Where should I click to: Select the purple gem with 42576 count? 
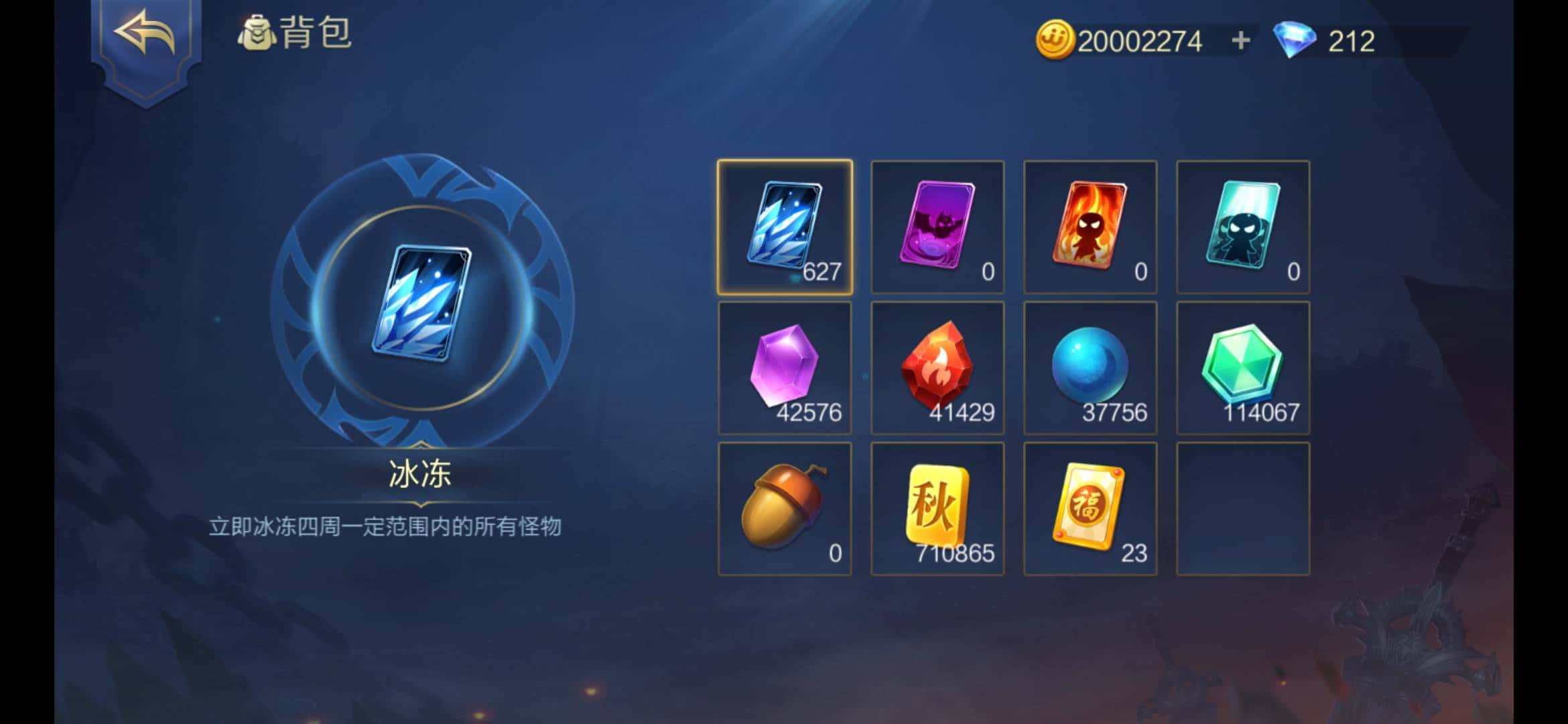point(785,369)
